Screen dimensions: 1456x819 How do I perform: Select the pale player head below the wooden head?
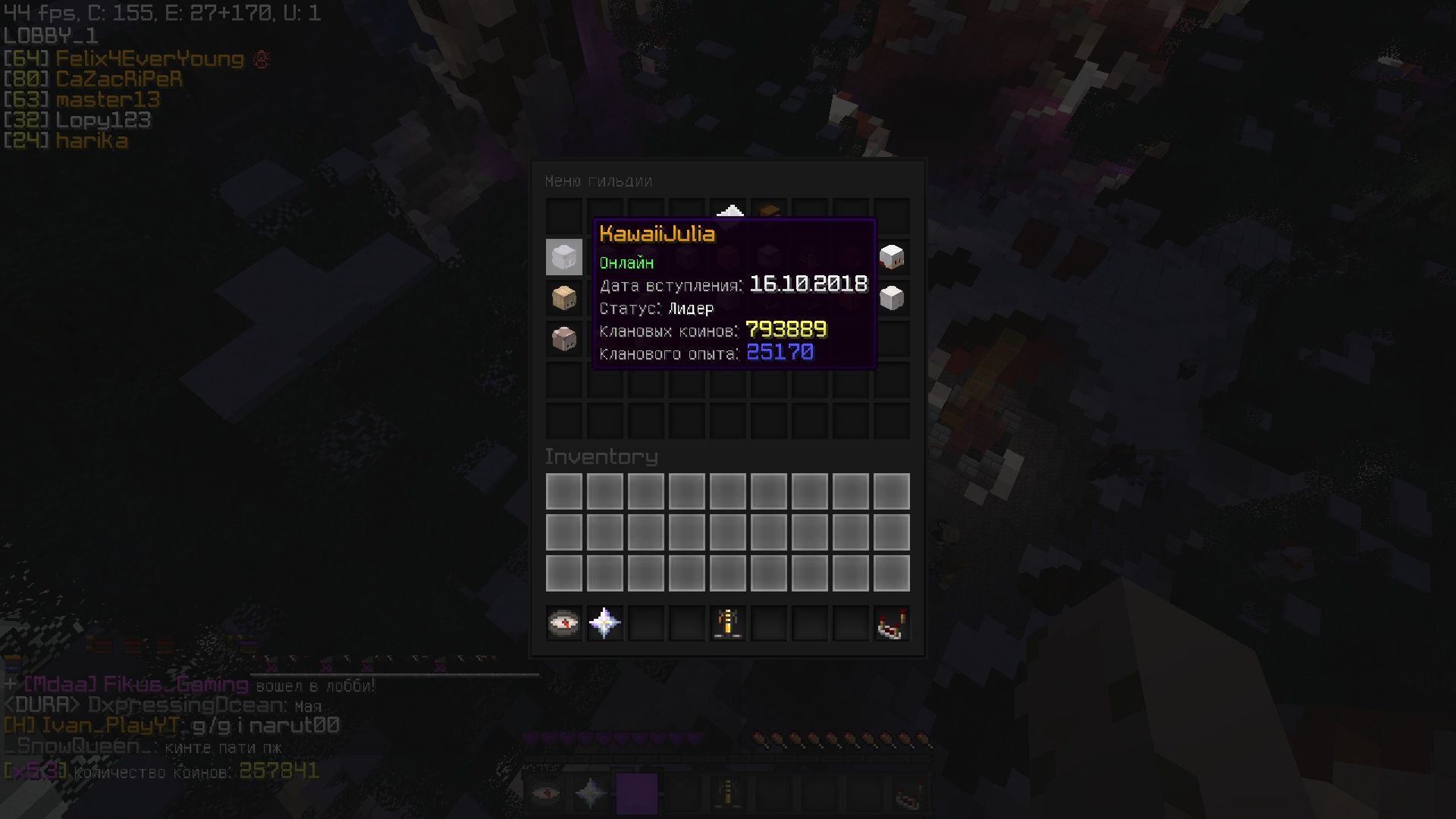(563, 338)
